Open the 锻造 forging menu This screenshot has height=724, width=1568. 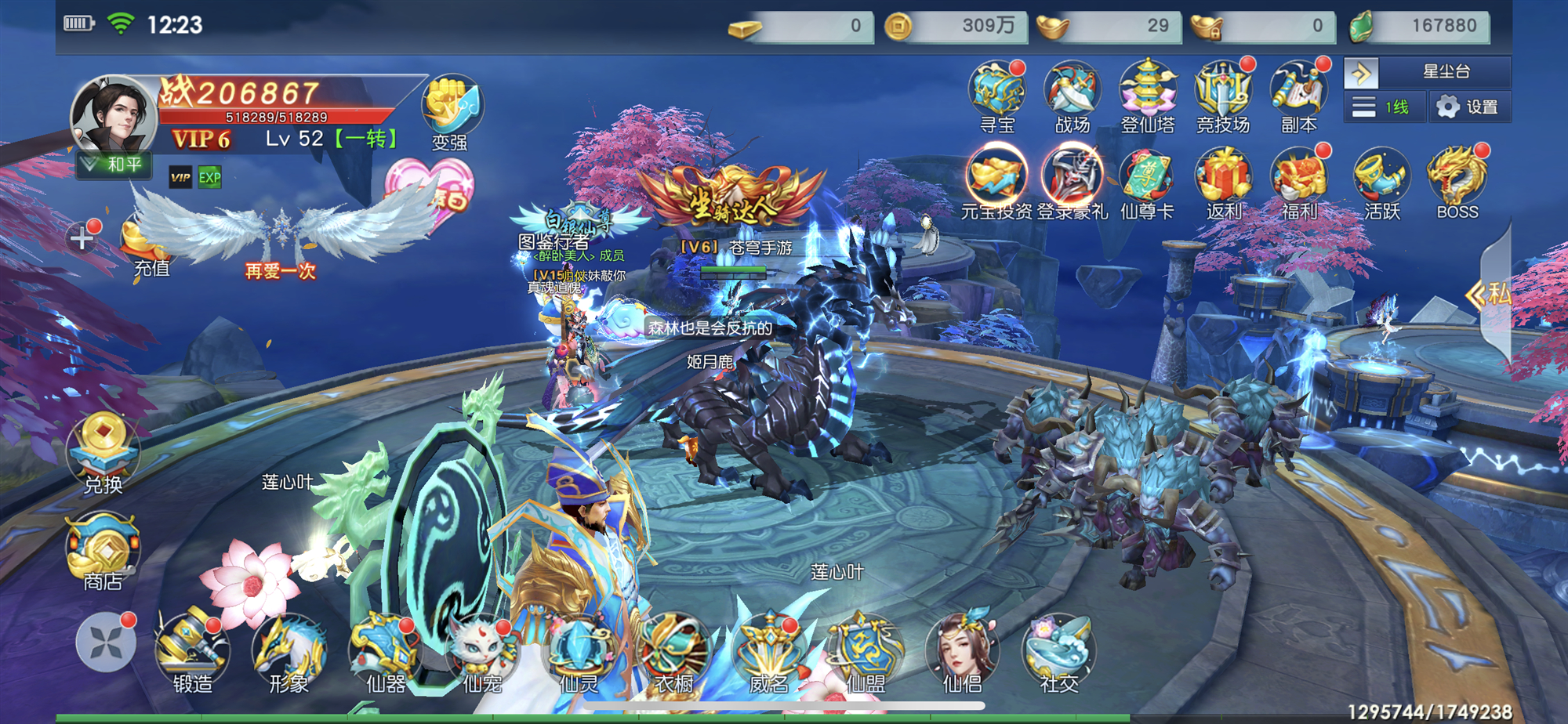click(x=192, y=654)
